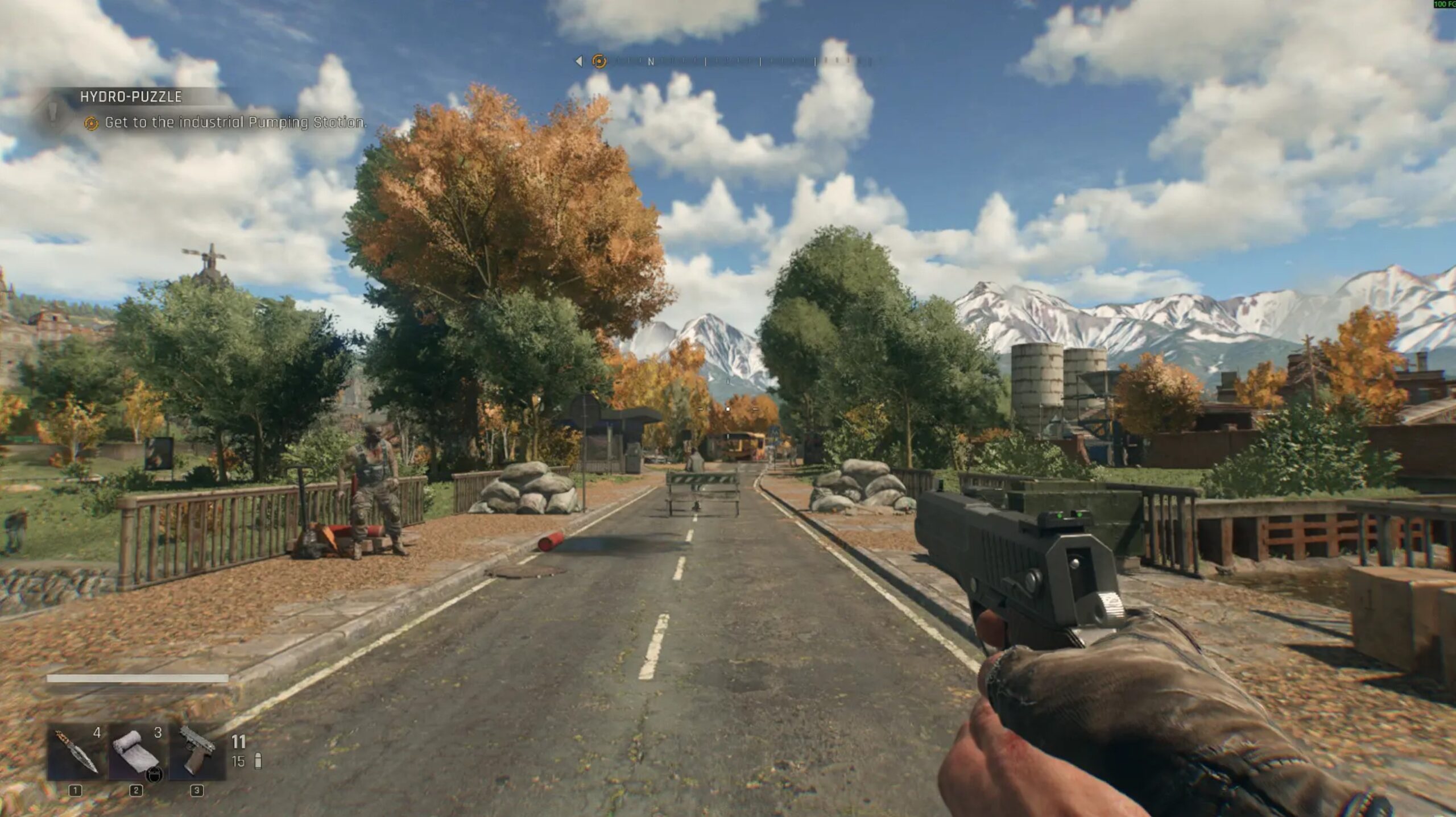Select the bandage hotbar slot

tap(136, 752)
